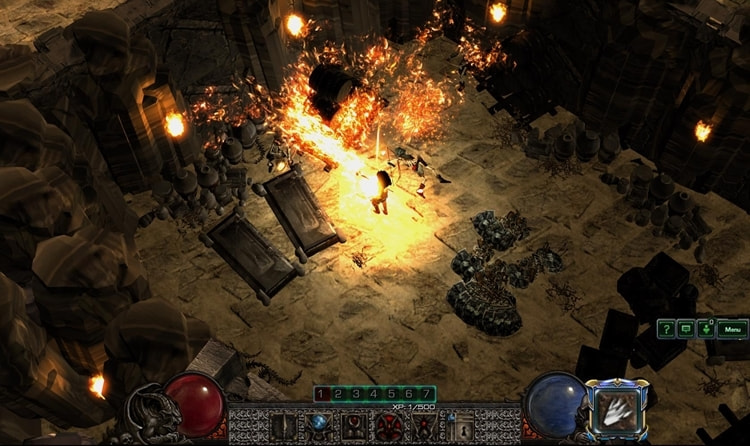The height and width of the screenshot is (446, 750).
Task: Choose control group number 3
Action: (x=356, y=394)
